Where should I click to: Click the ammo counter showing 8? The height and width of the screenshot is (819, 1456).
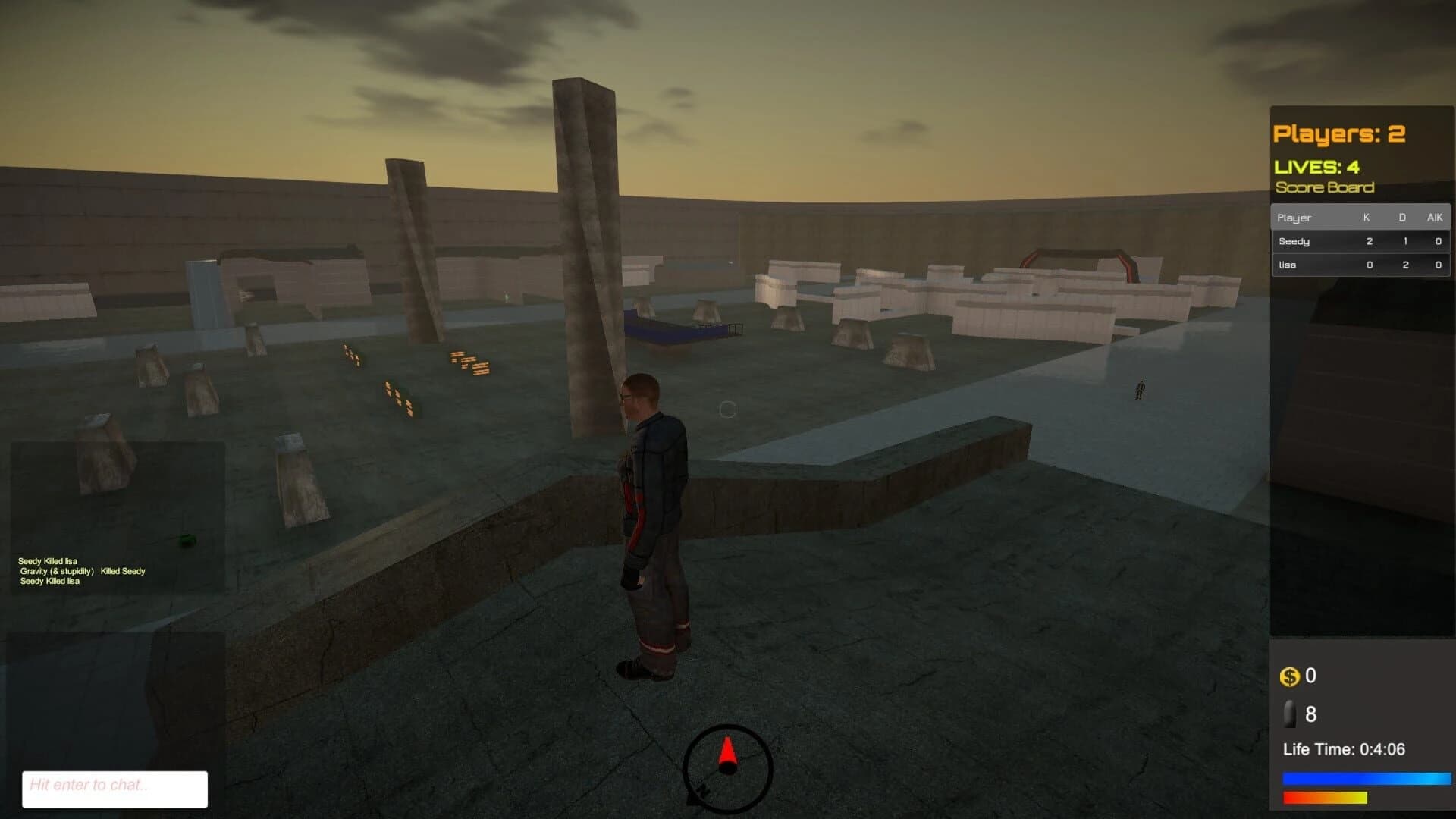point(1310,714)
